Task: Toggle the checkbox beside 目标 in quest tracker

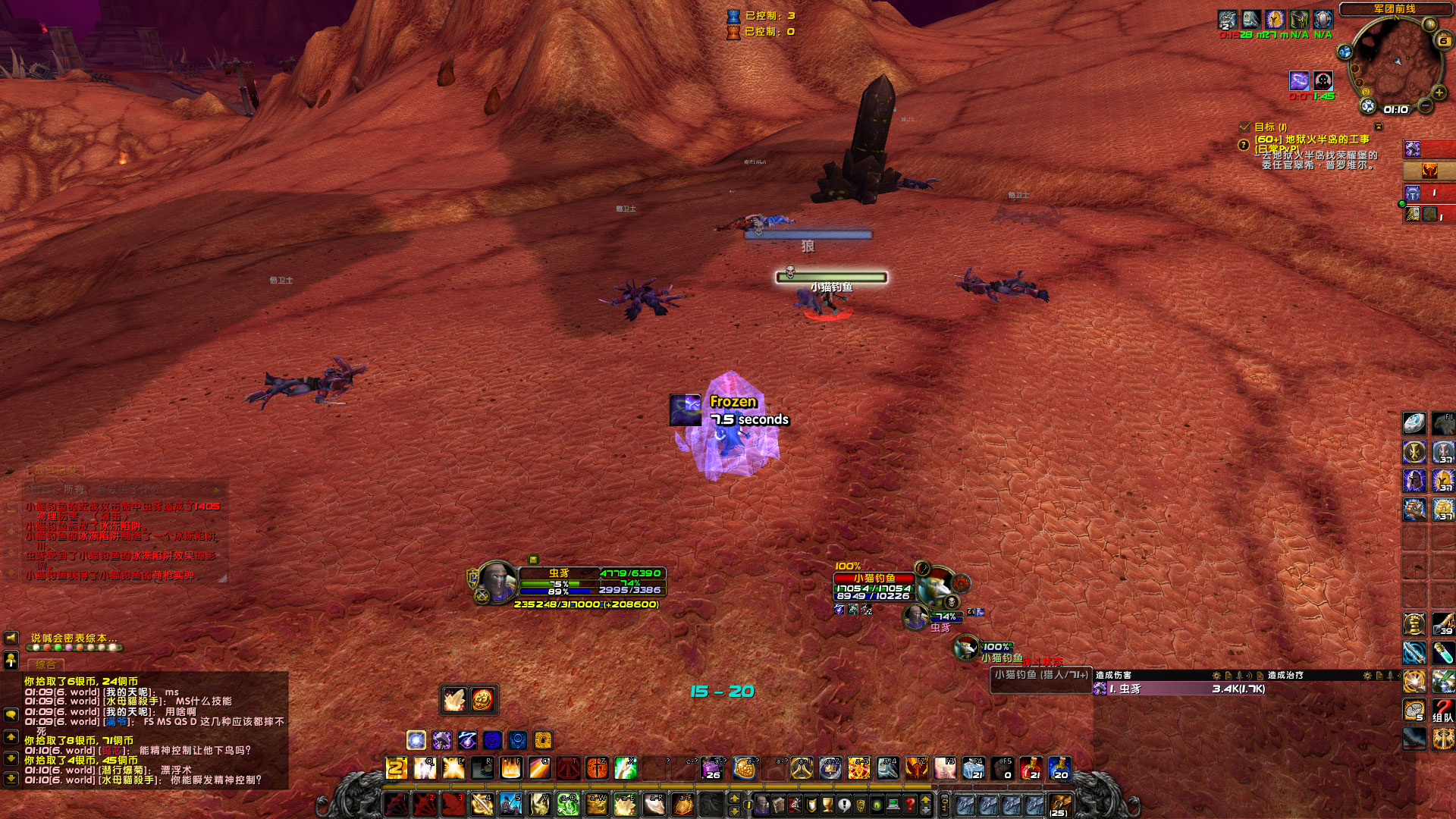Action: pyautogui.click(x=1244, y=128)
